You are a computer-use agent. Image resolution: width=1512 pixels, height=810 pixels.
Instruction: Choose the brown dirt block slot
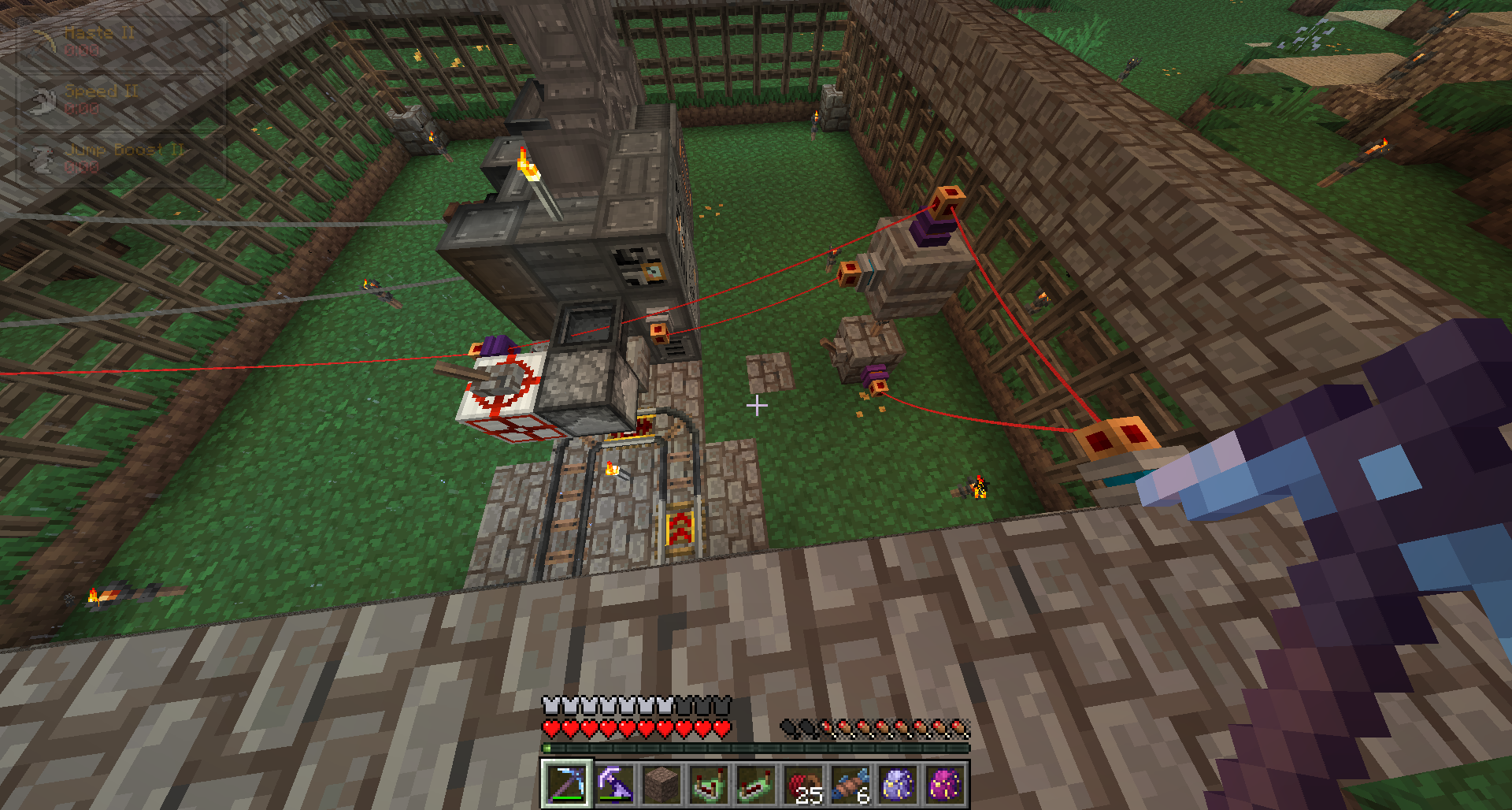[661, 785]
